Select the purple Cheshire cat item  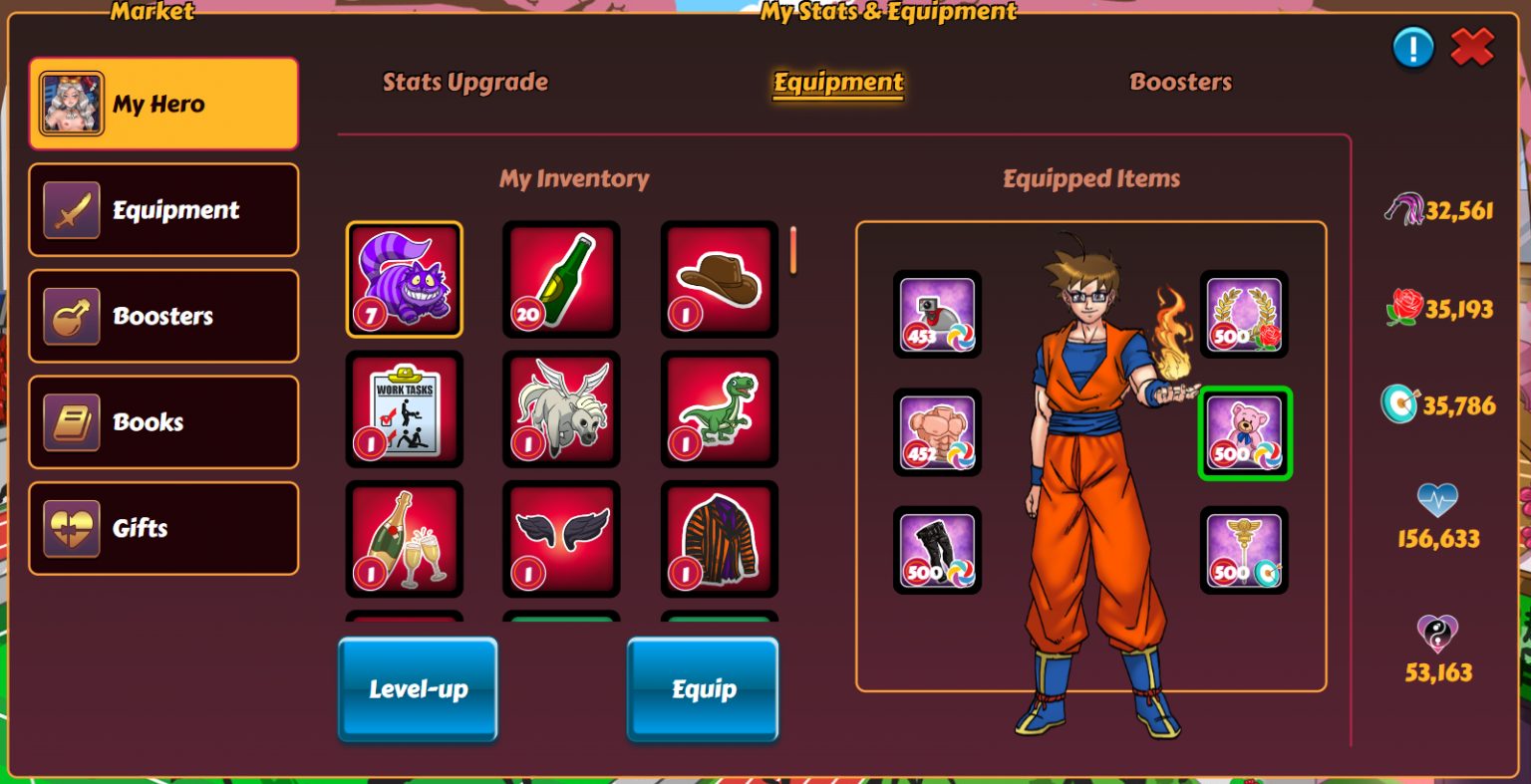(x=405, y=280)
